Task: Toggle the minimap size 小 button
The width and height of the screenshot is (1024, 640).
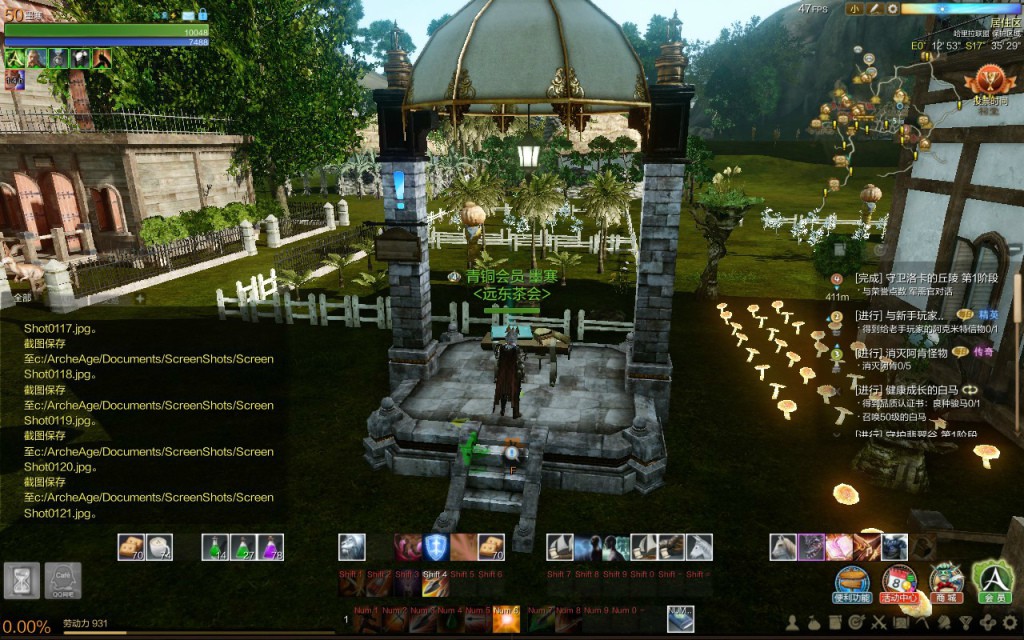Action: 854,9
